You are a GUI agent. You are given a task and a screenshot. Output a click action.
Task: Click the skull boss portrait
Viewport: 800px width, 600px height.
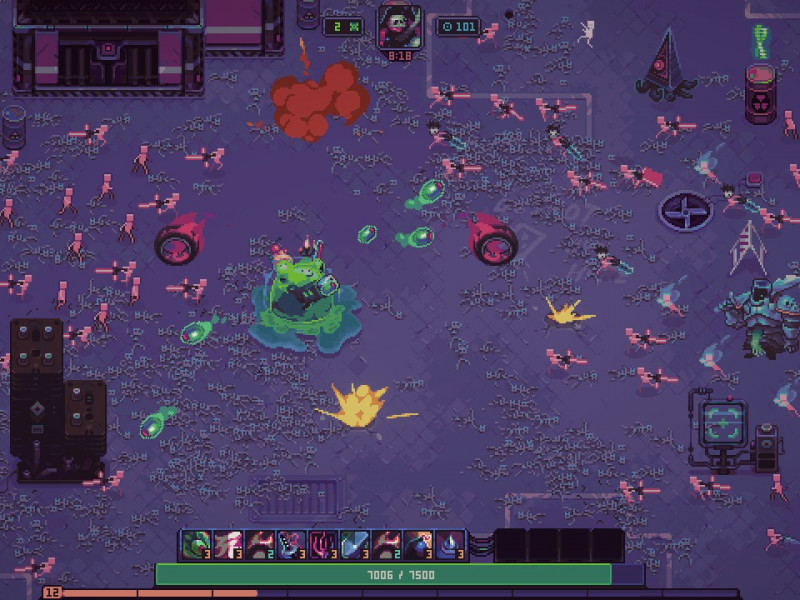[399, 26]
